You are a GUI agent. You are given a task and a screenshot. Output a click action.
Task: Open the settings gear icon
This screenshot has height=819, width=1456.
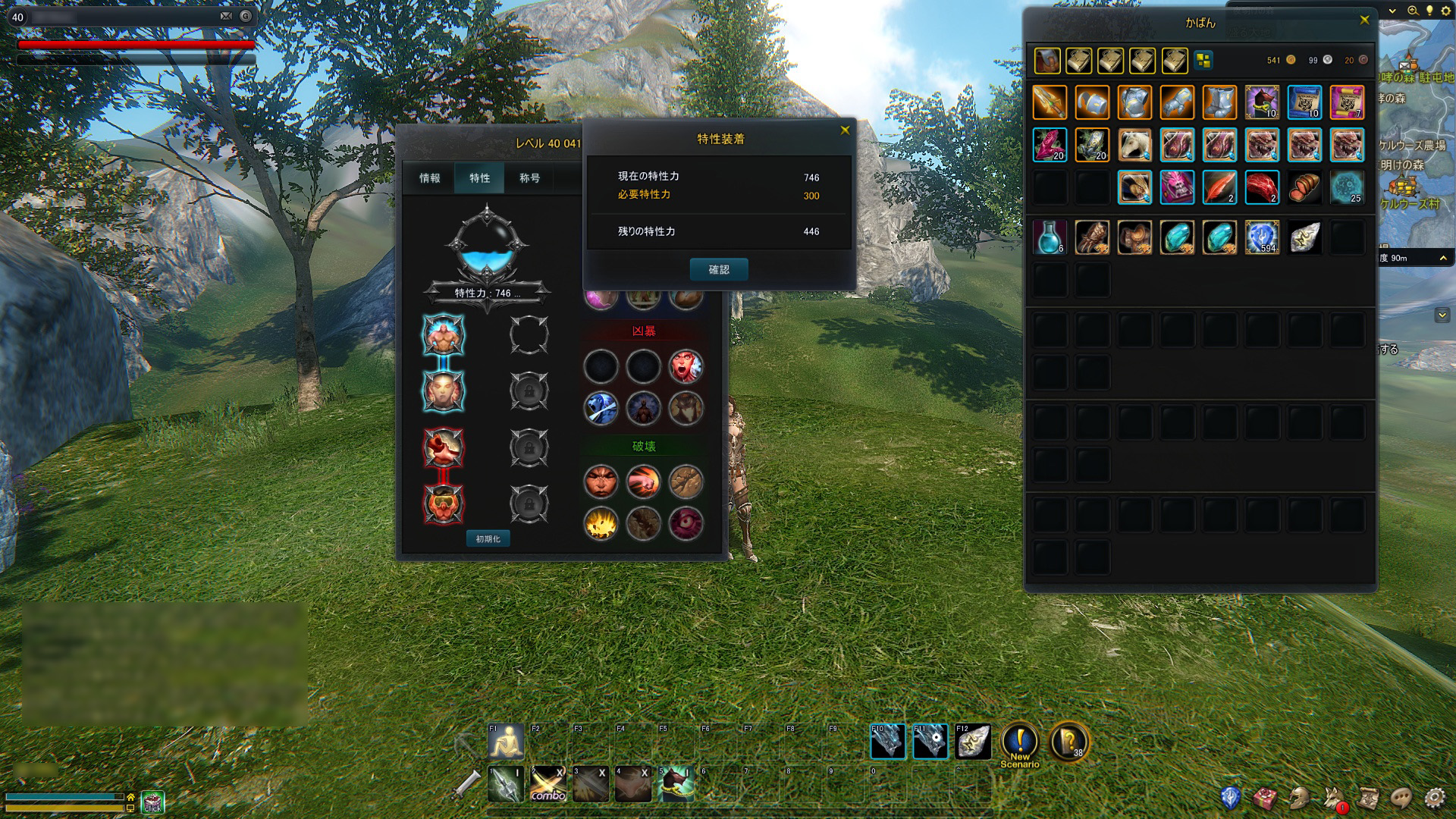(1434, 798)
